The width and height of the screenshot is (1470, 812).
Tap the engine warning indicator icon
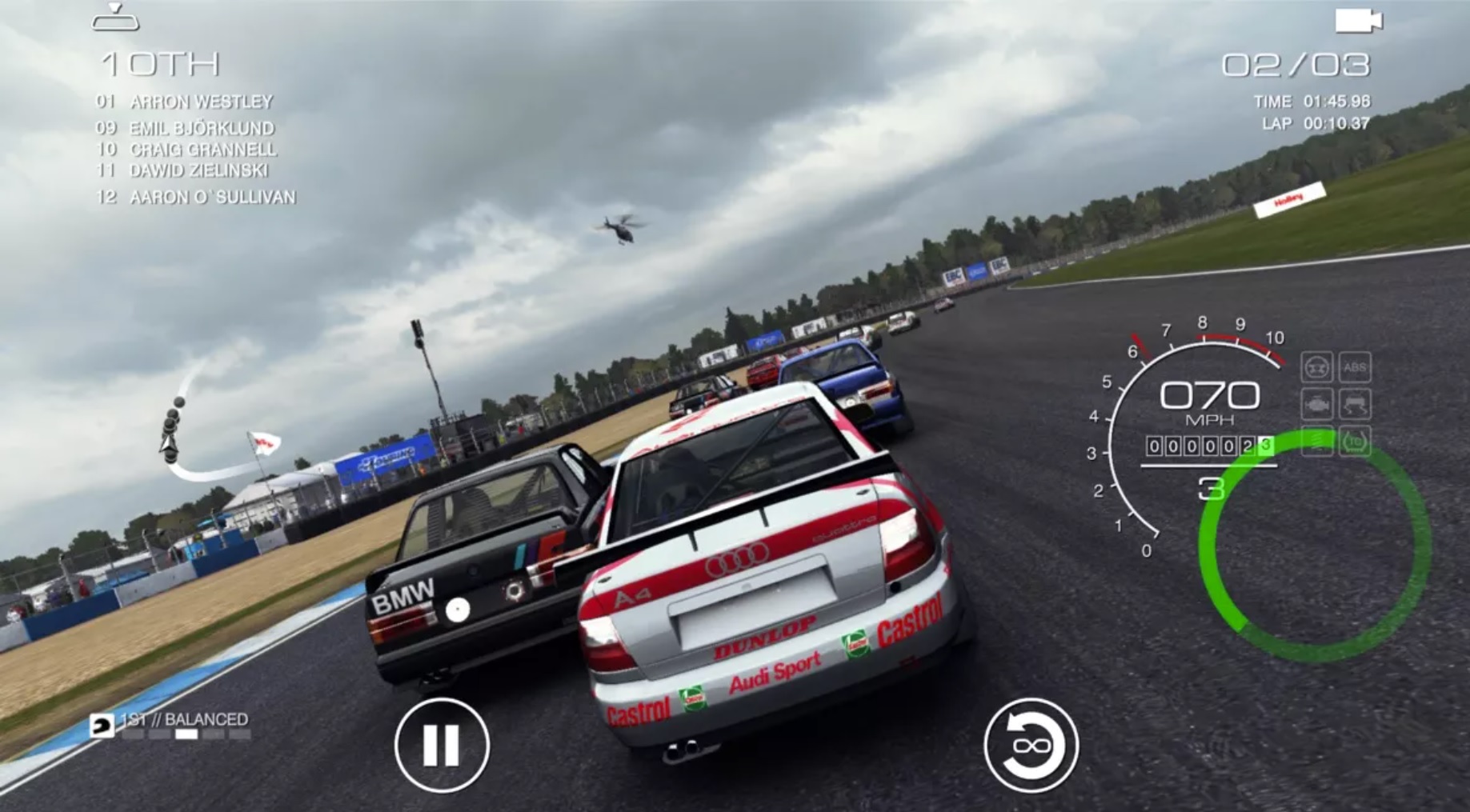coord(1316,405)
